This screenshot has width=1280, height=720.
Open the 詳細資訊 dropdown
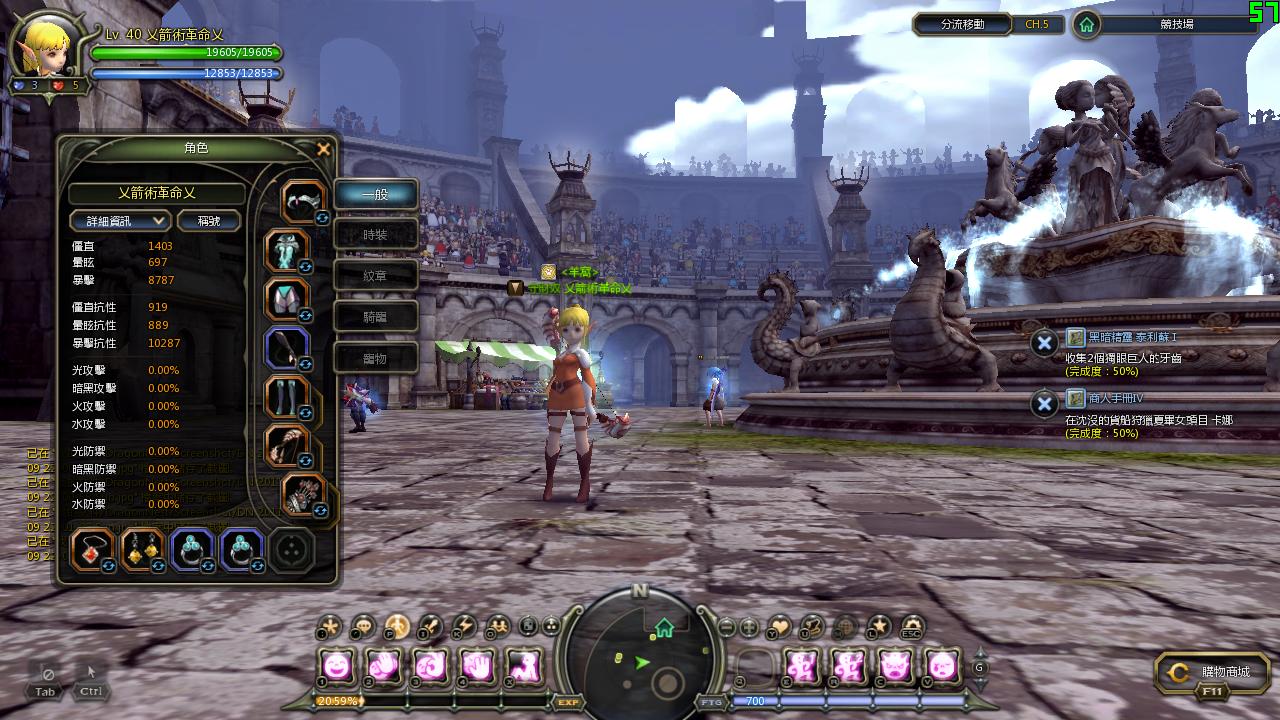point(120,220)
